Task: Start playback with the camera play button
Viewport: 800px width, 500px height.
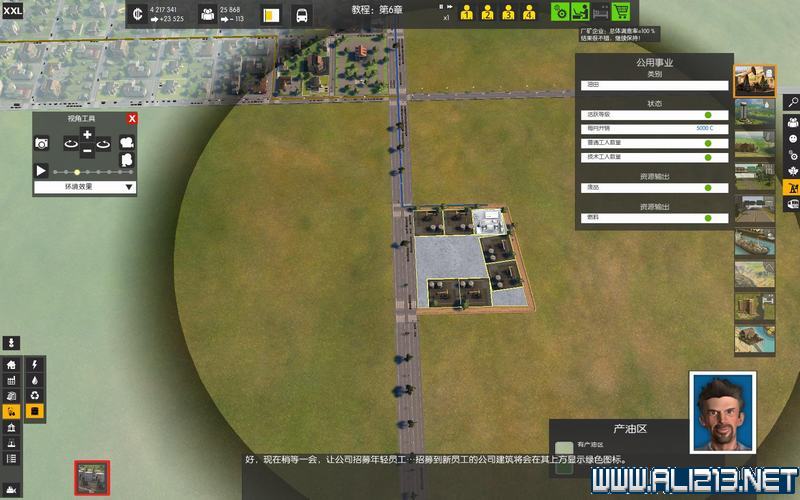Action: pos(42,171)
